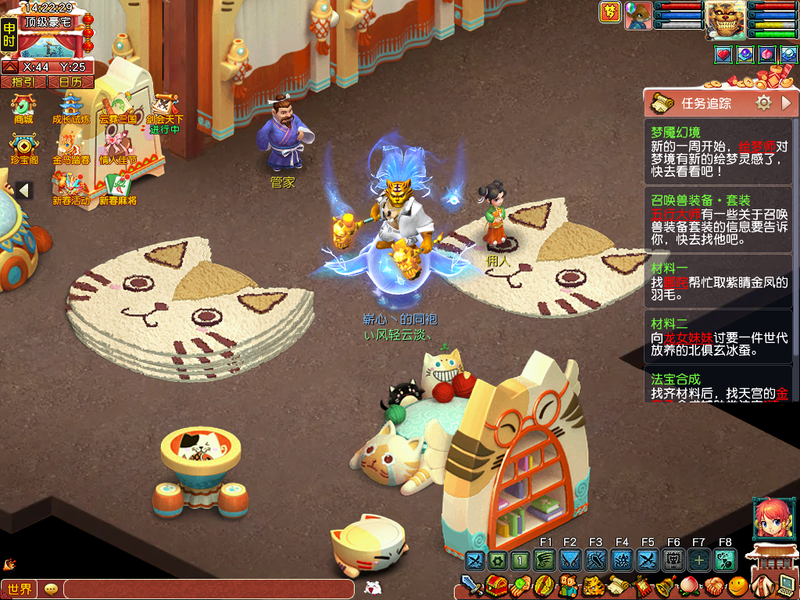This screenshot has height=600, width=800.
Task: Open the 商城 shop icon
Action: (x=22, y=108)
